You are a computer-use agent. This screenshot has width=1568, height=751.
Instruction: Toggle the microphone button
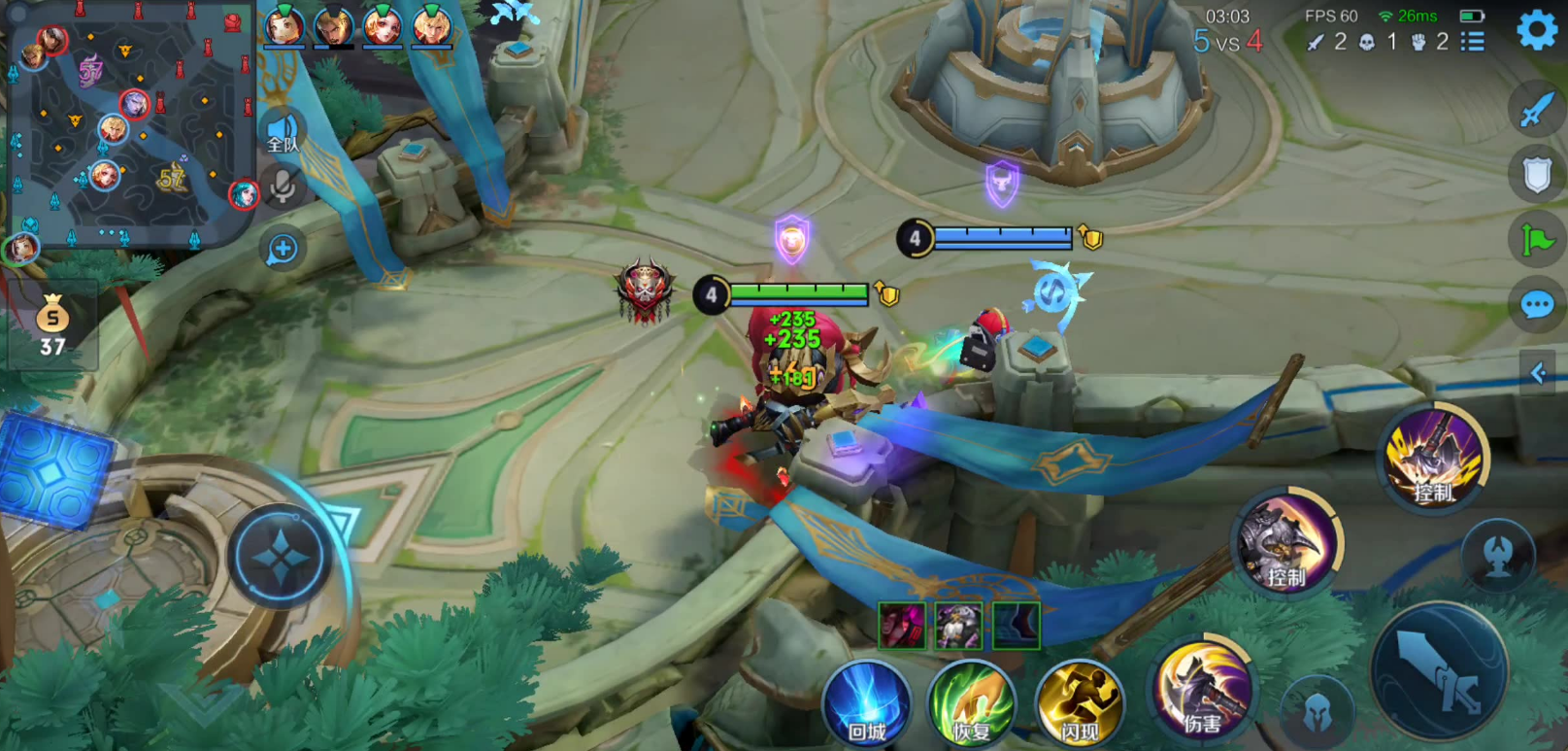click(x=283, y=186)
